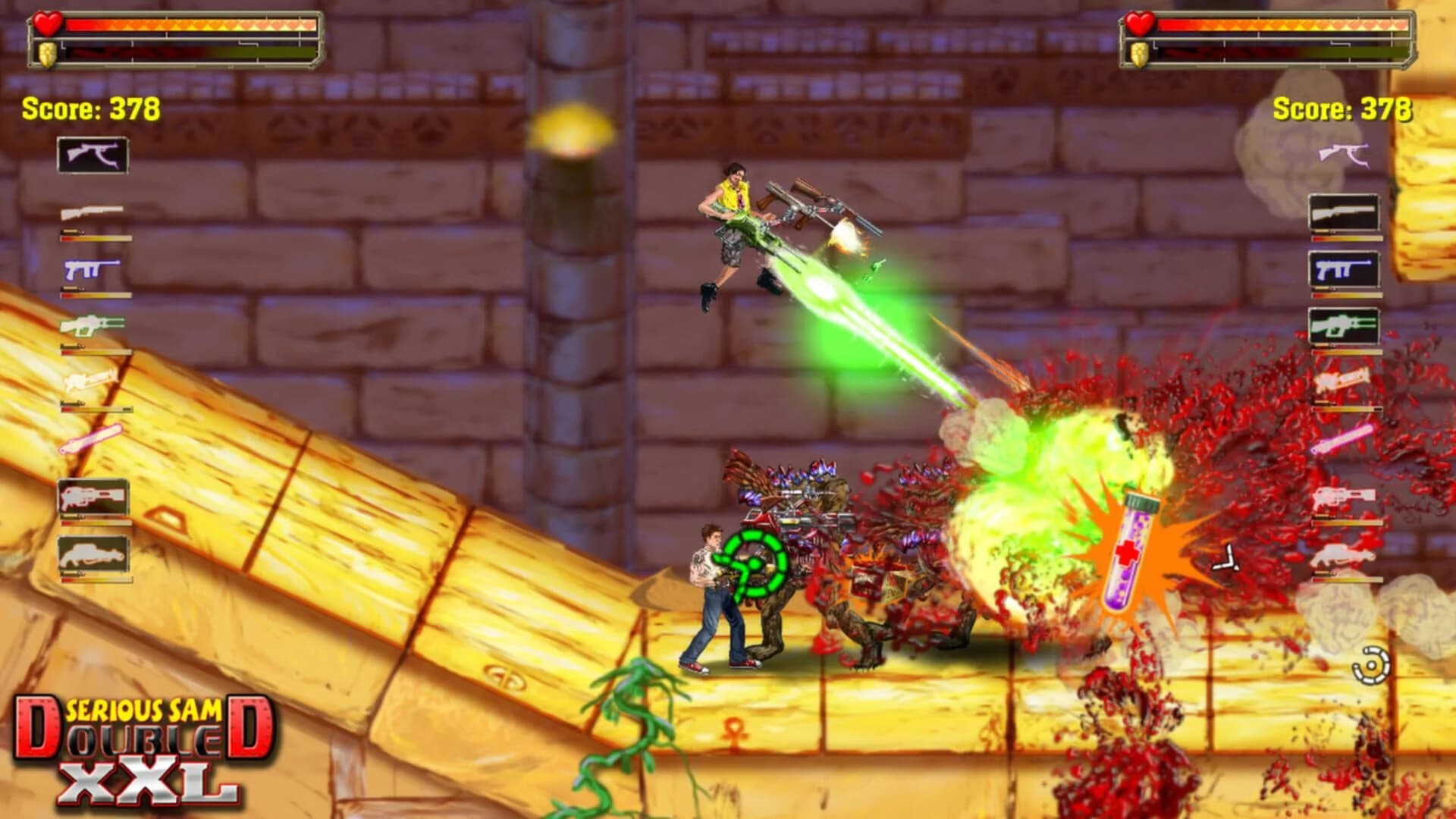The image size is (1456, 819).
Task: Select the pink laser blade weapon icon on the left
Action: (93, 438)
